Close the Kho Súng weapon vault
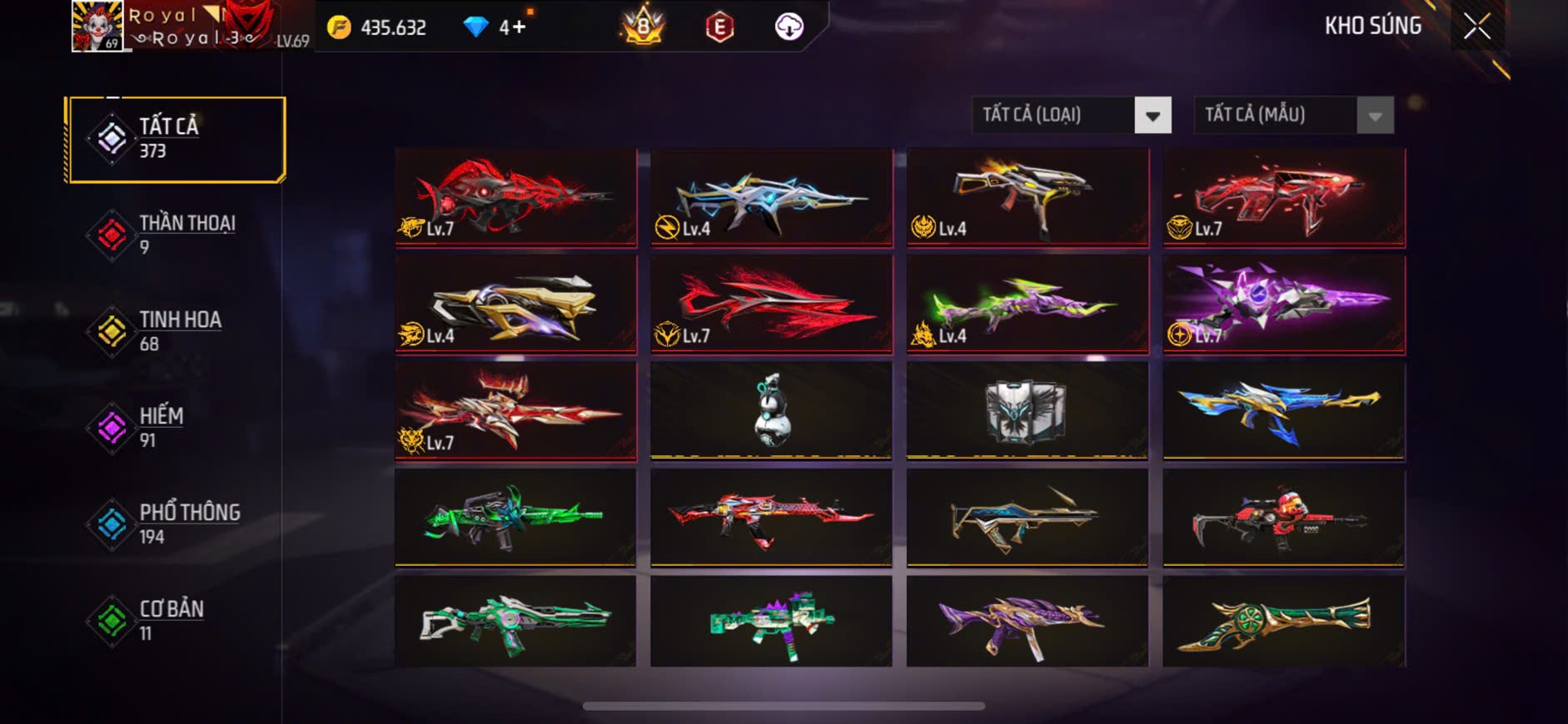This screenshot has width=1568, height=724. coord(1476,27)
